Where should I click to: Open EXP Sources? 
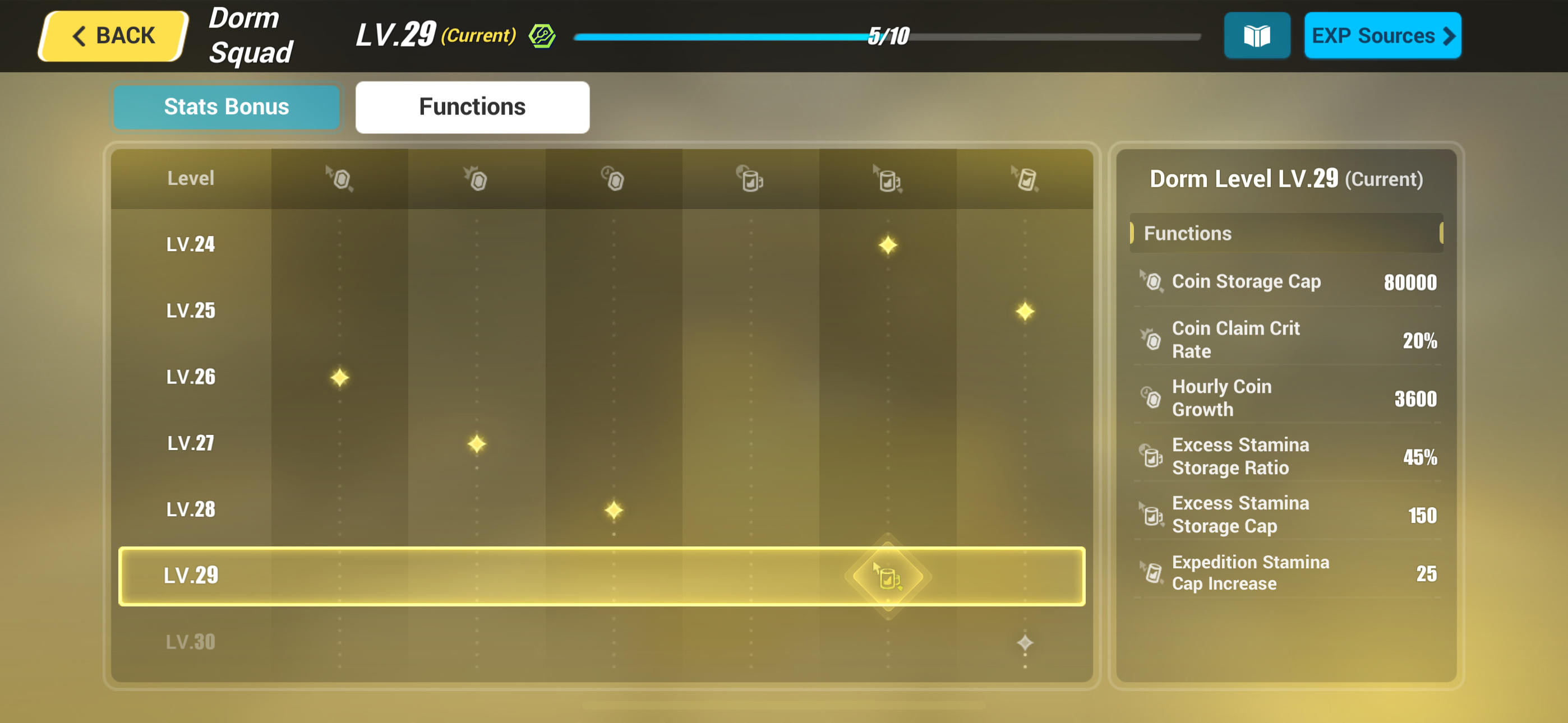[1383, 35]
